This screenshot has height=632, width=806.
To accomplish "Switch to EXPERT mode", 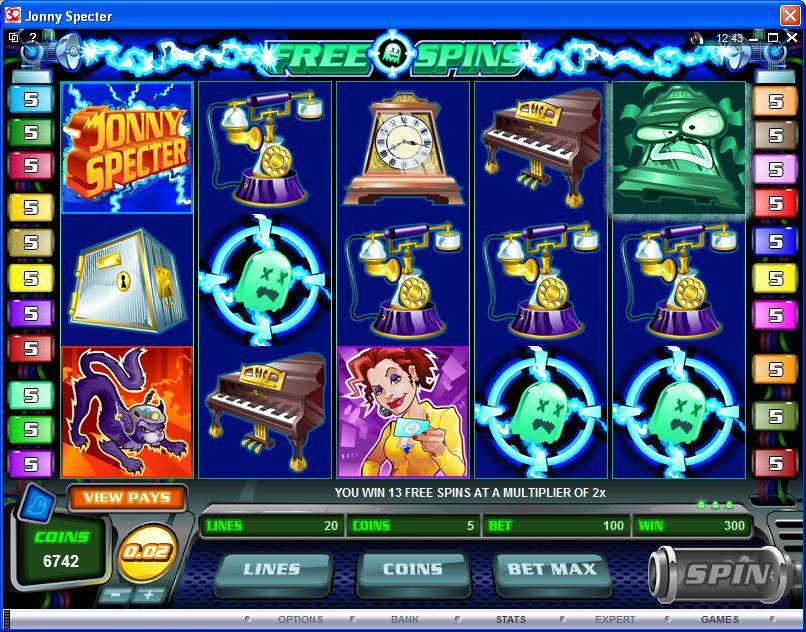I will tap(615, 620).
